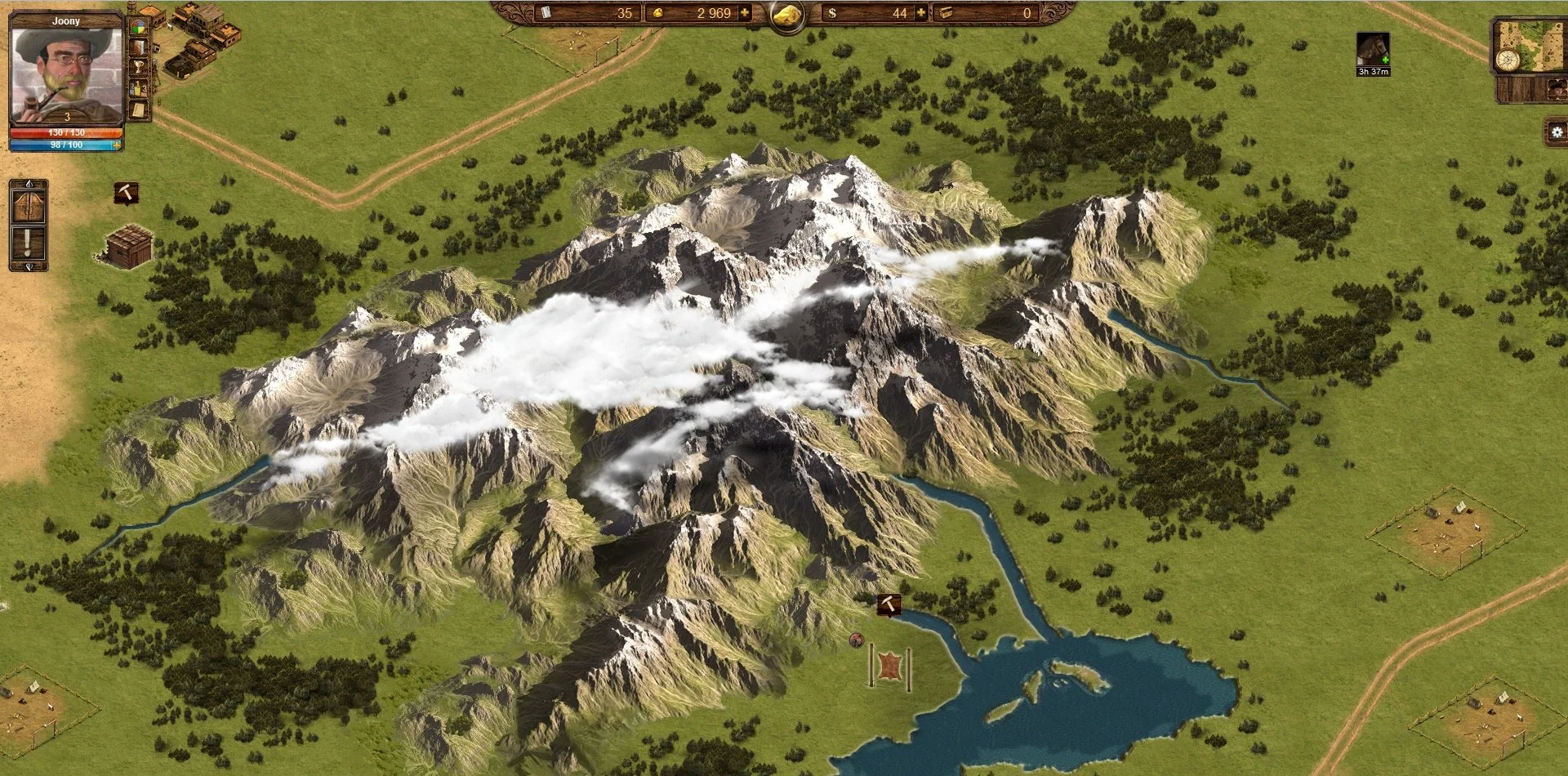This screenshot has height=776, width=1568.
Task: Click the horse buff icon with timer
Action: tap(1373, 50)
